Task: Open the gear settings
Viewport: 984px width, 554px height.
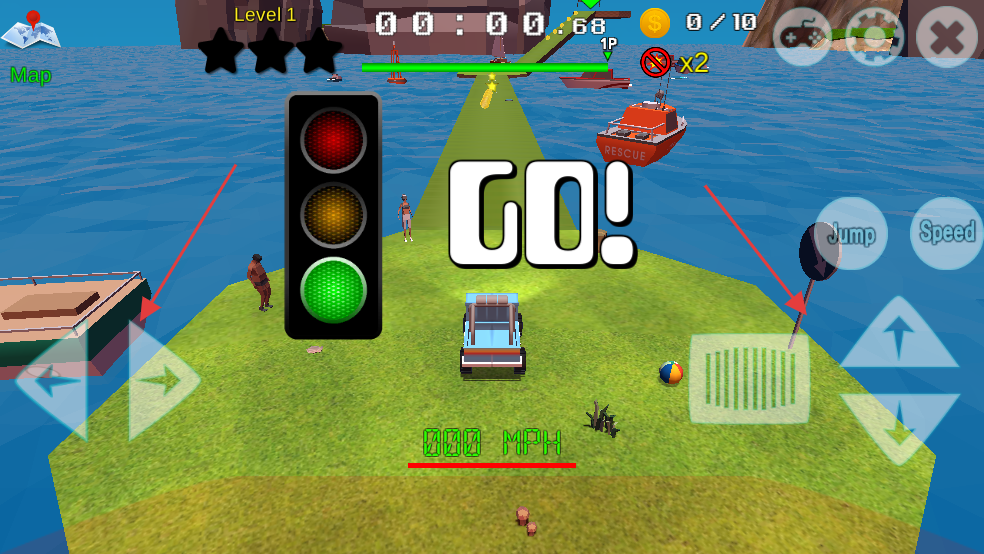Action: (x=874, y=37)
